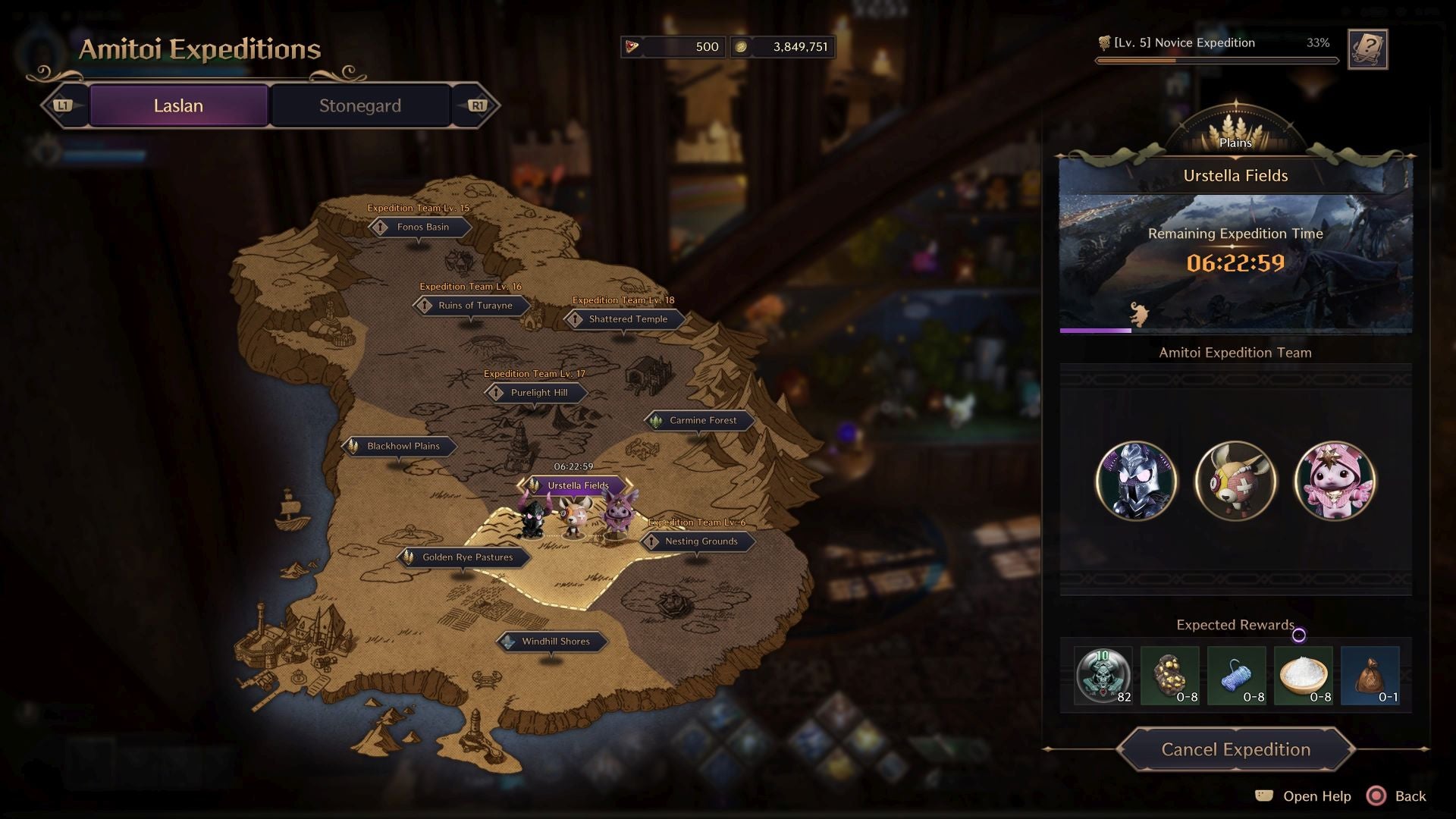Click the brown sack reward icon
Screen dimensions: 1456x819
pos(1370,676)
